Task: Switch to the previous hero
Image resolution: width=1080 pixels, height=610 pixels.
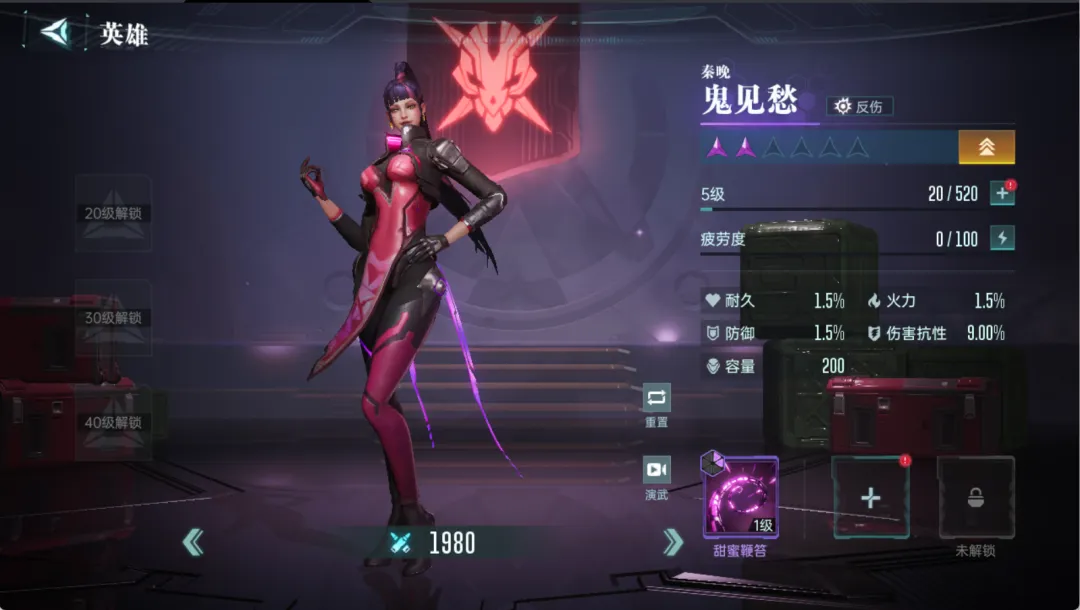Action: 193,542
